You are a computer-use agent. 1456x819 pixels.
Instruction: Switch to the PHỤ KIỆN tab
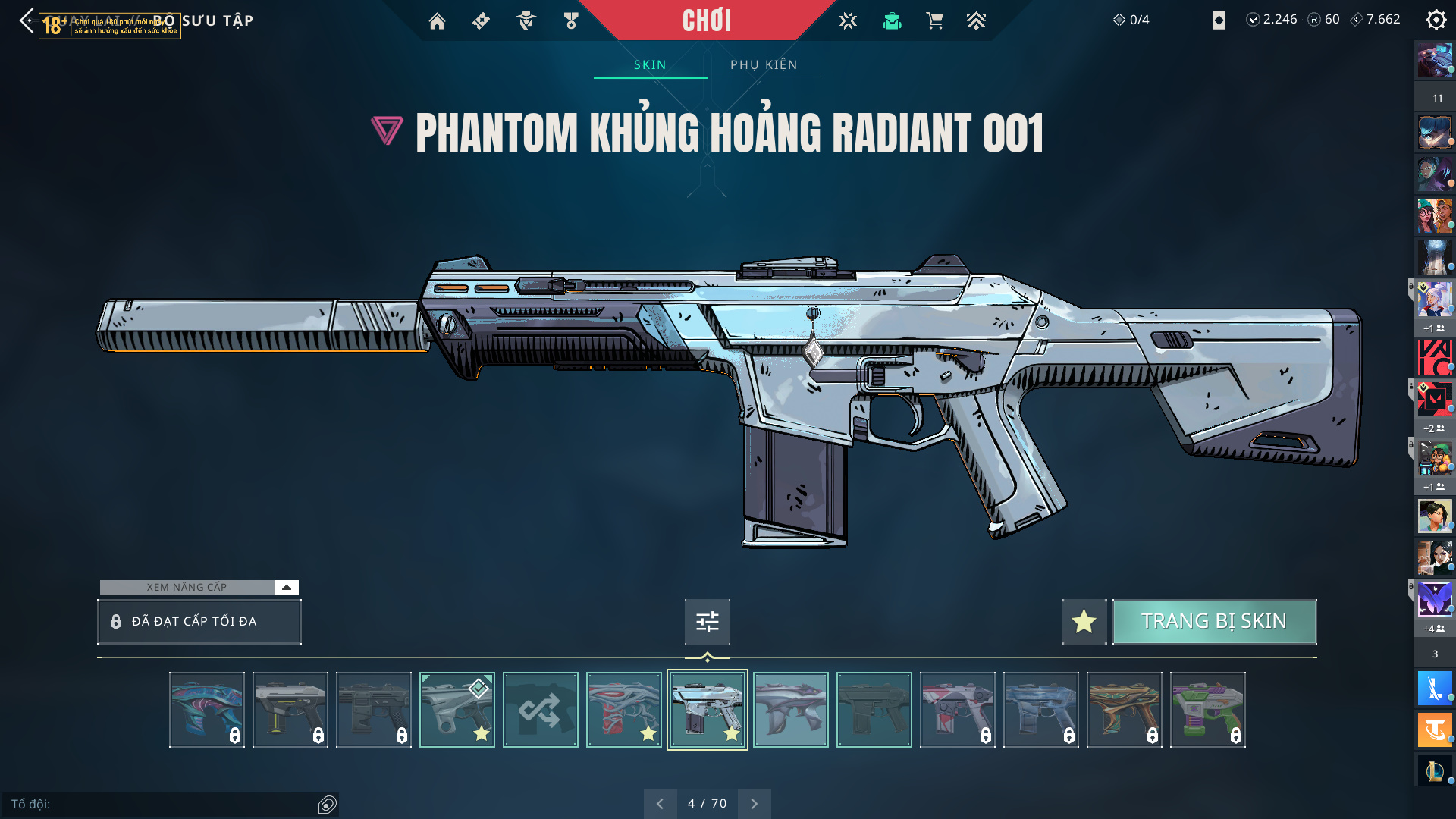(x=764, y=65)
